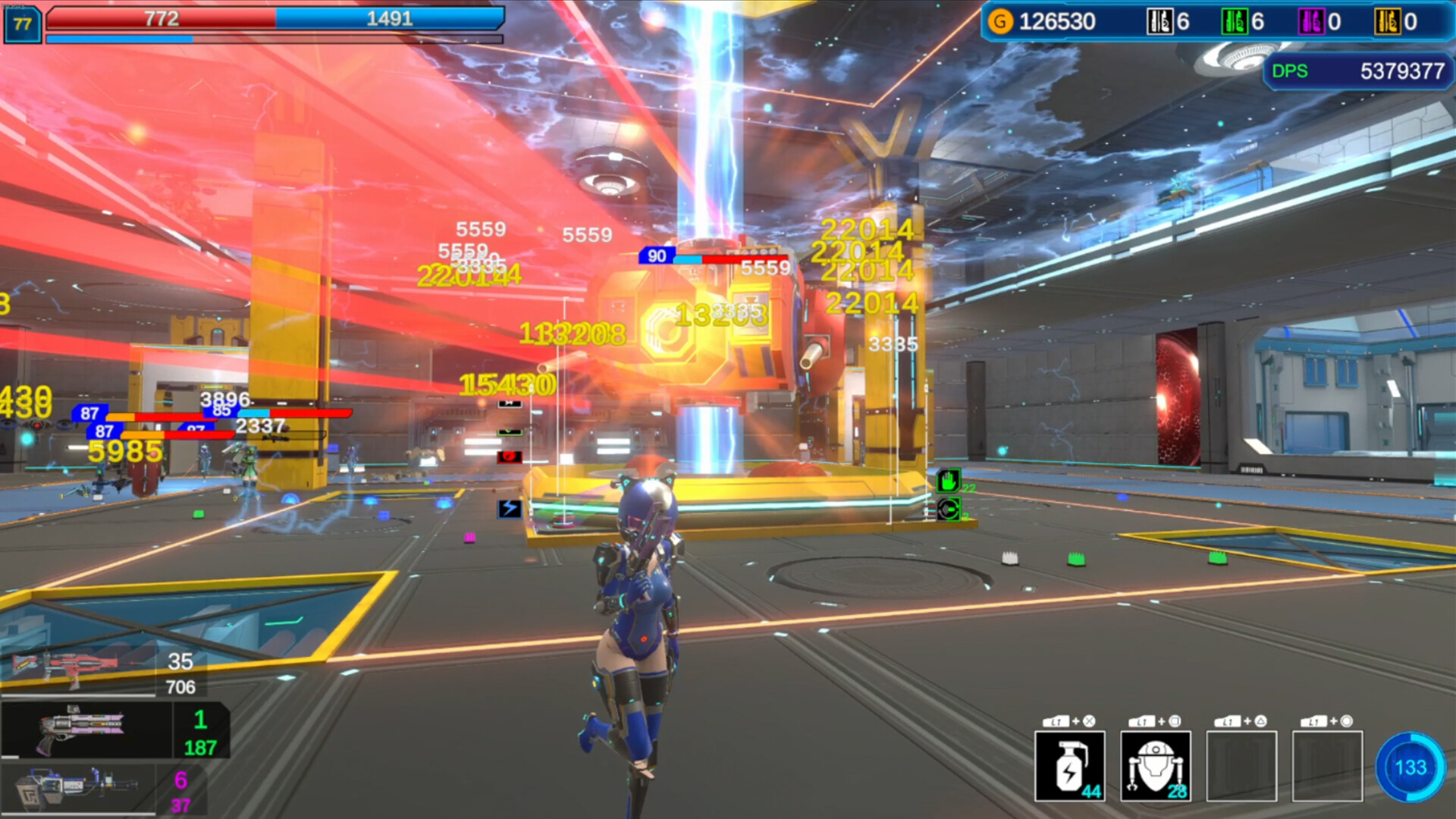The width and height of the screenshot is (1456, 819).
Task: Click the gold G currency icon
Action: pos(1001,21)
